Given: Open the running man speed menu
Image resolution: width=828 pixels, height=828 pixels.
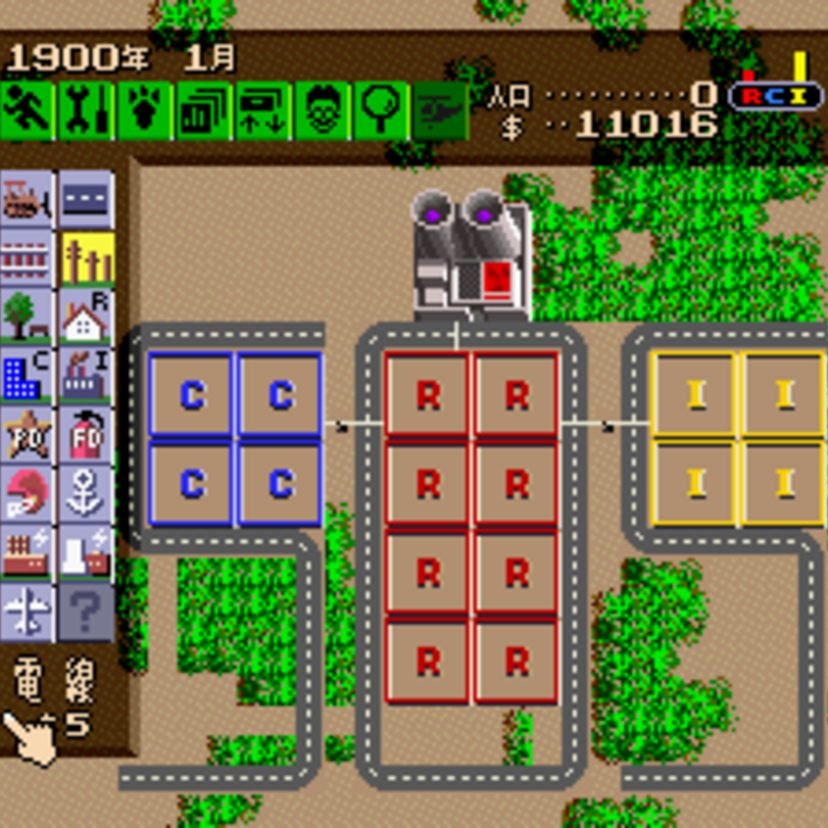Looking at the screenshot, I should pyautogui.click(x=27, y=110).
